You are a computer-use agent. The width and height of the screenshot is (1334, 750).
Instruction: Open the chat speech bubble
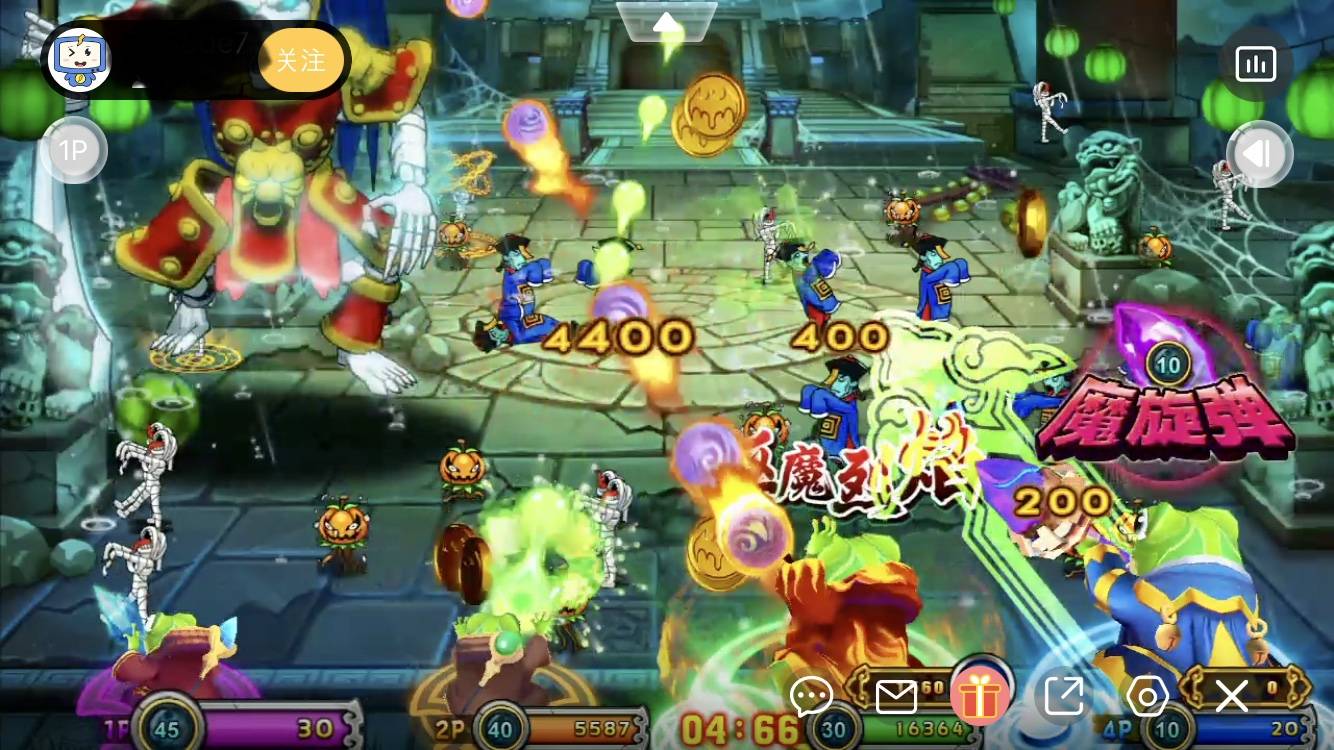coord(811,696)
